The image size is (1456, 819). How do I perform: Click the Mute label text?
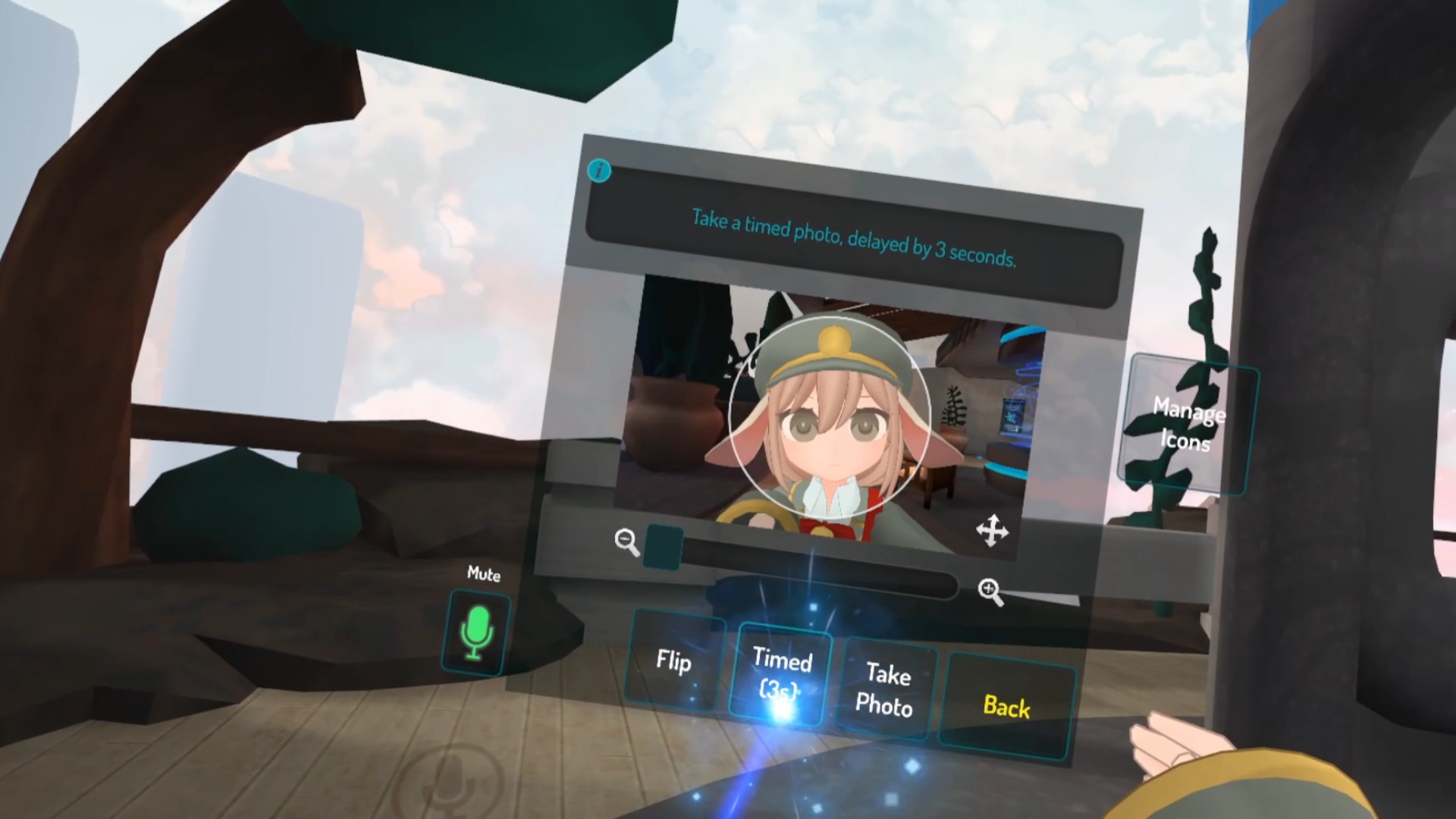tap(483, 576)
